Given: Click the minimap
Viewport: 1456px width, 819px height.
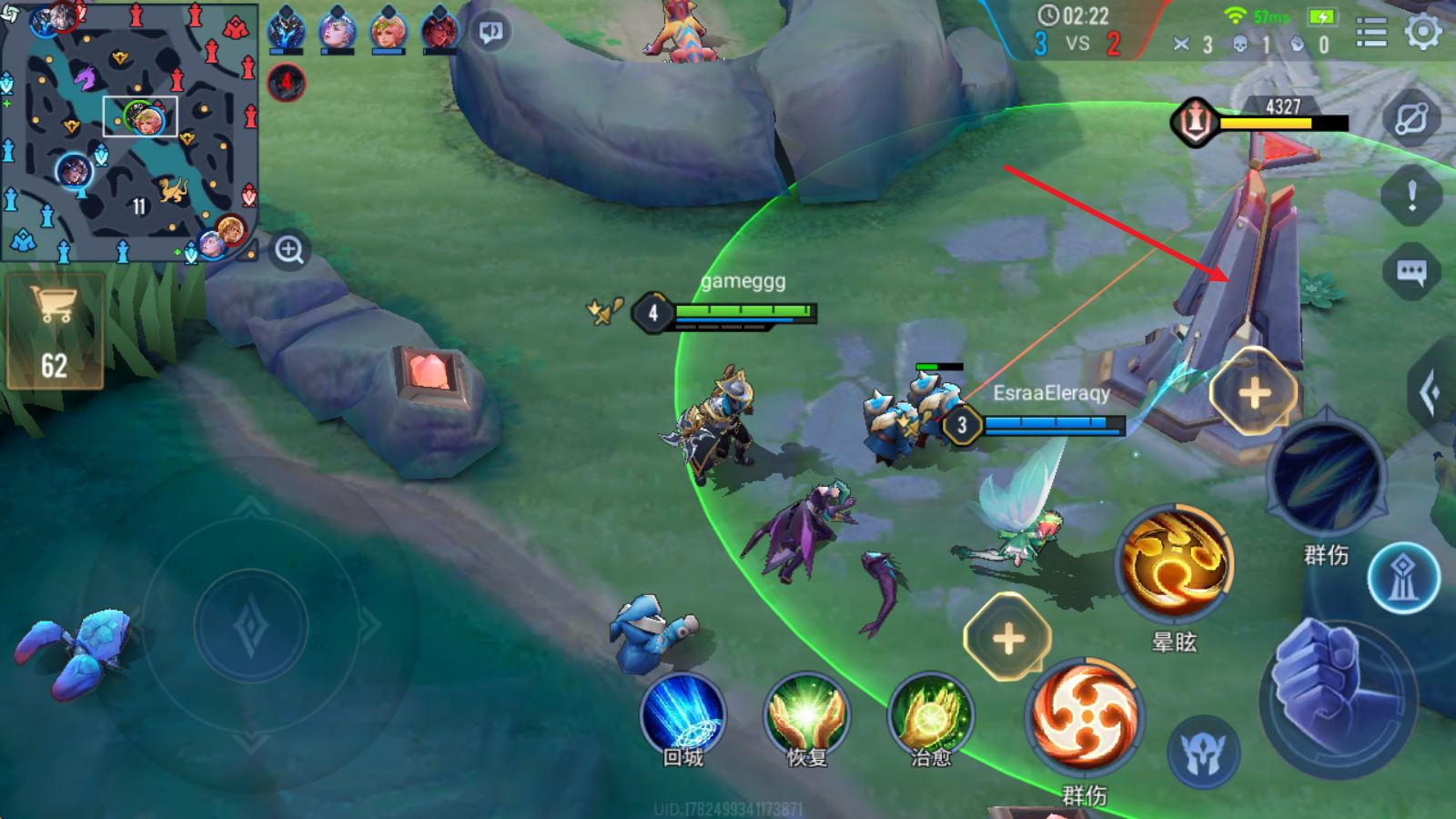Looking at the screenshot, I should 129,132.
